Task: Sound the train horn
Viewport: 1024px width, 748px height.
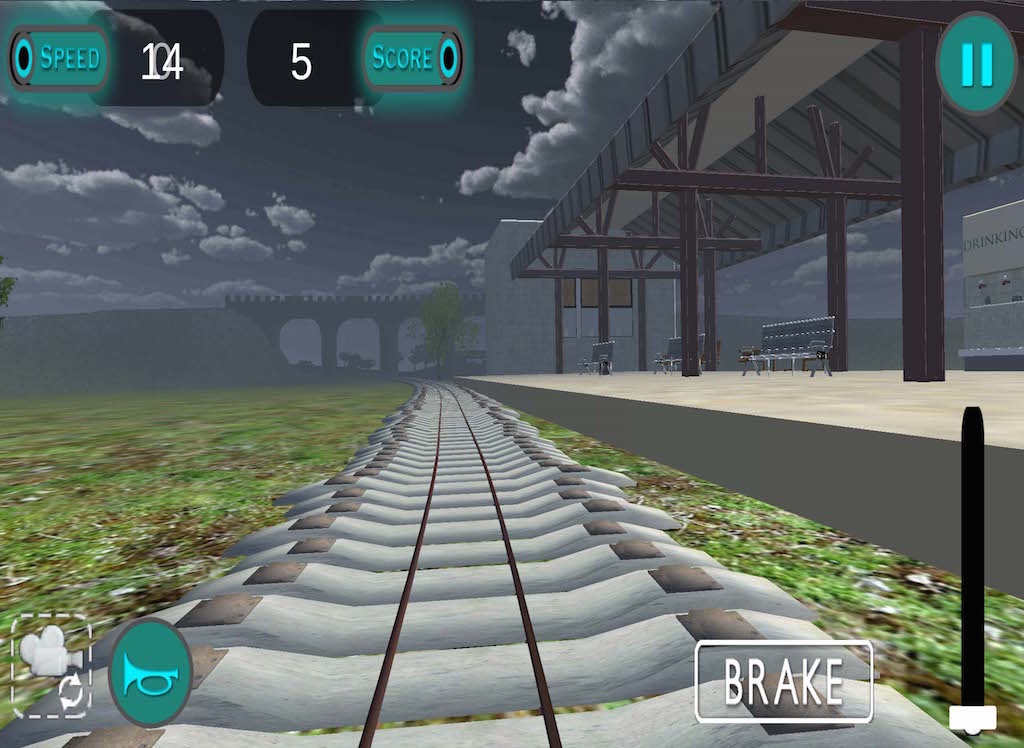Action: [x=150, y=672]
